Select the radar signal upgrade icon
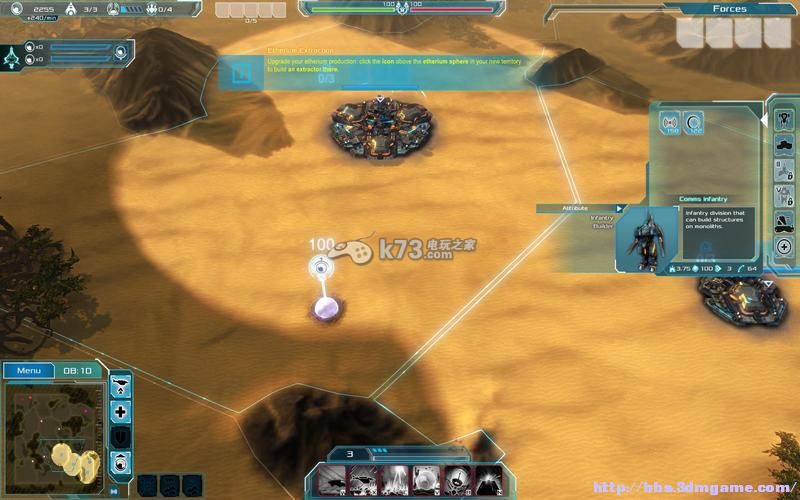Image resolution: width=800 pixels, height=500 pixels. [671, 124]
